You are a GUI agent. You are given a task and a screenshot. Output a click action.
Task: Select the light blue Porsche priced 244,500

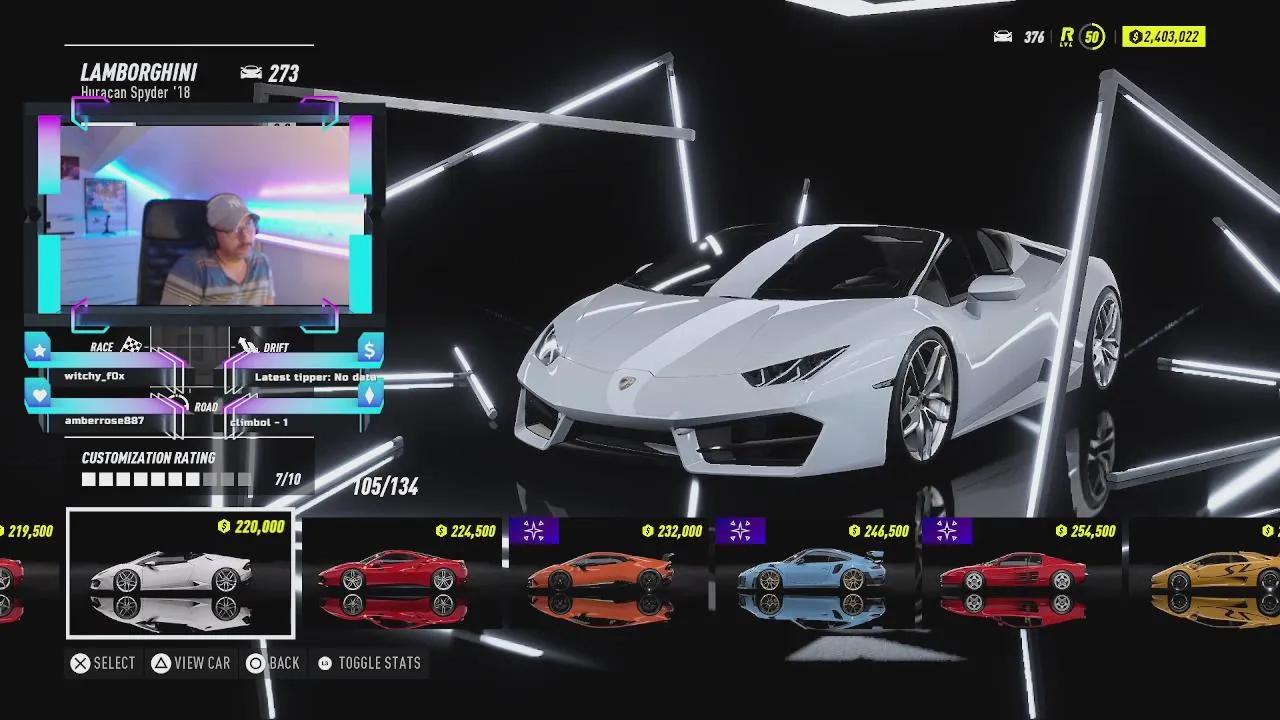[x=814, y=574]
